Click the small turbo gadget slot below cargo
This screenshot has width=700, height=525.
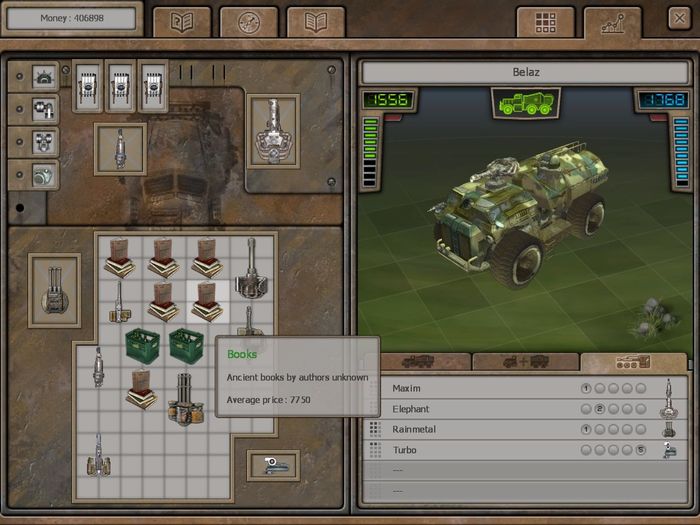pos(273,465)
